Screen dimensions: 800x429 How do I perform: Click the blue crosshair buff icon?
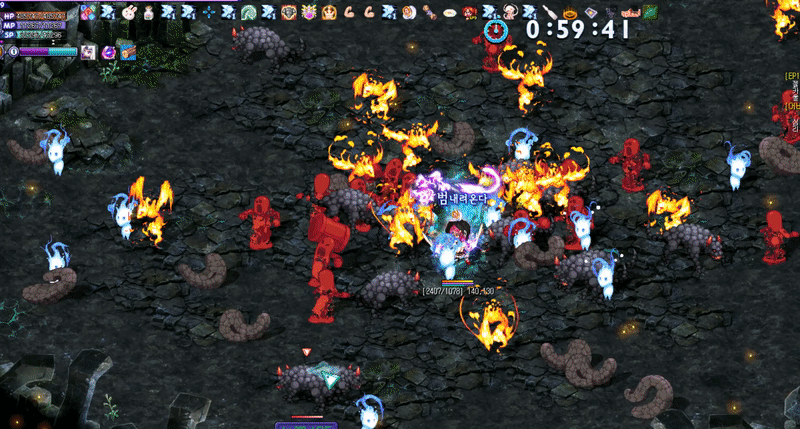coord(208,12)
